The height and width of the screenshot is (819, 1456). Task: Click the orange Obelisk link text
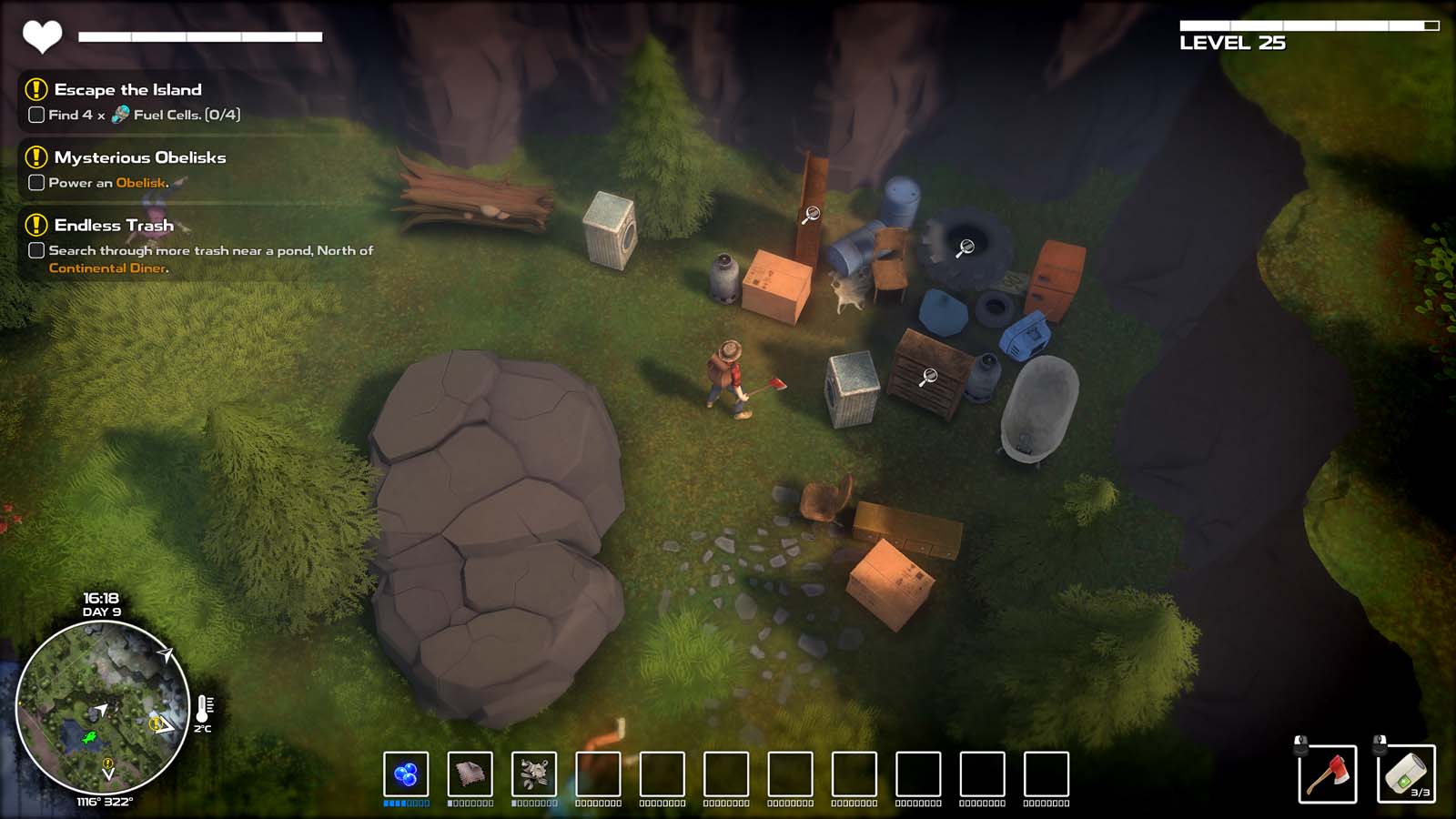141,182
